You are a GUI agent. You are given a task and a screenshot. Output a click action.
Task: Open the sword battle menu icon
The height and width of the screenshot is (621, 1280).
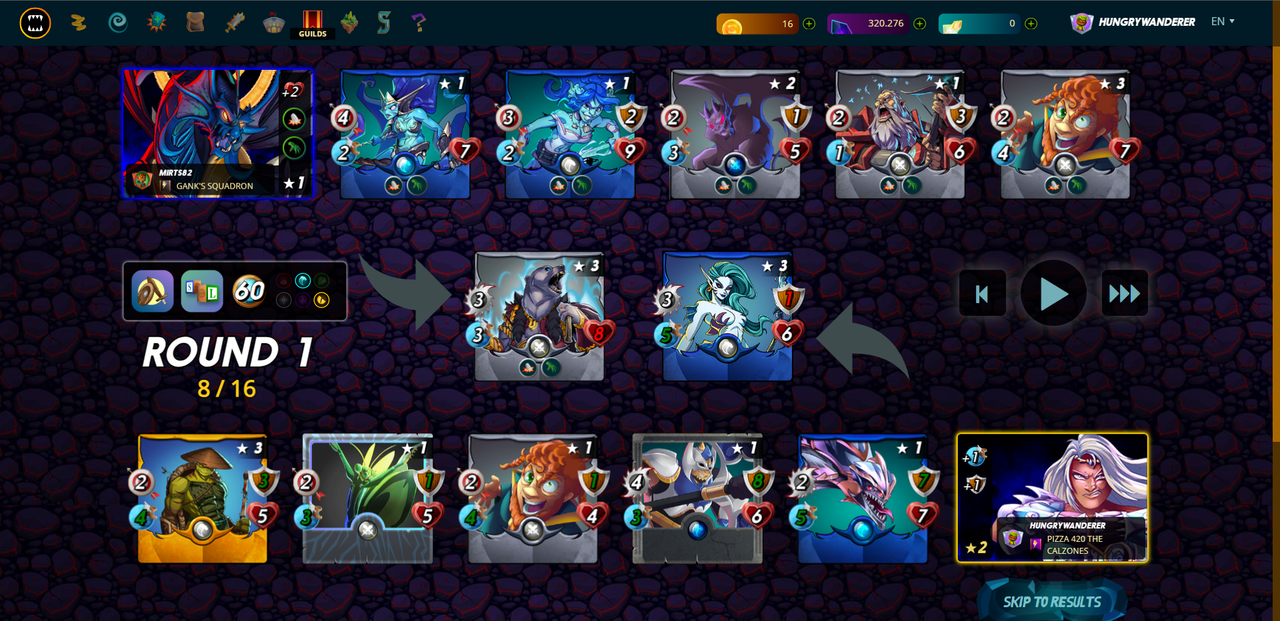(236, 22)
